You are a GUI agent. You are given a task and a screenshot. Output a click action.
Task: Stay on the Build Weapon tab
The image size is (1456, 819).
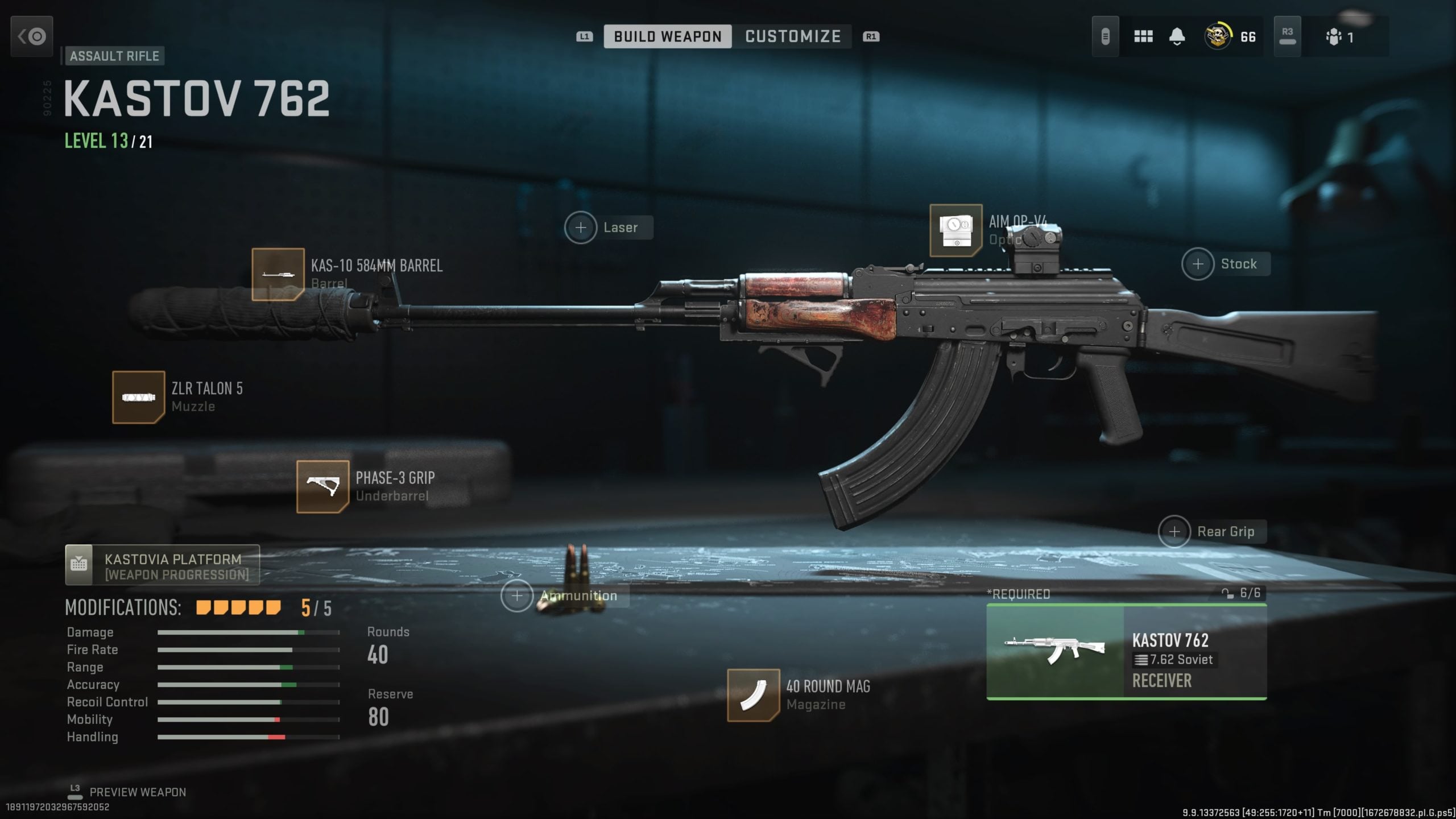point(669,36)
